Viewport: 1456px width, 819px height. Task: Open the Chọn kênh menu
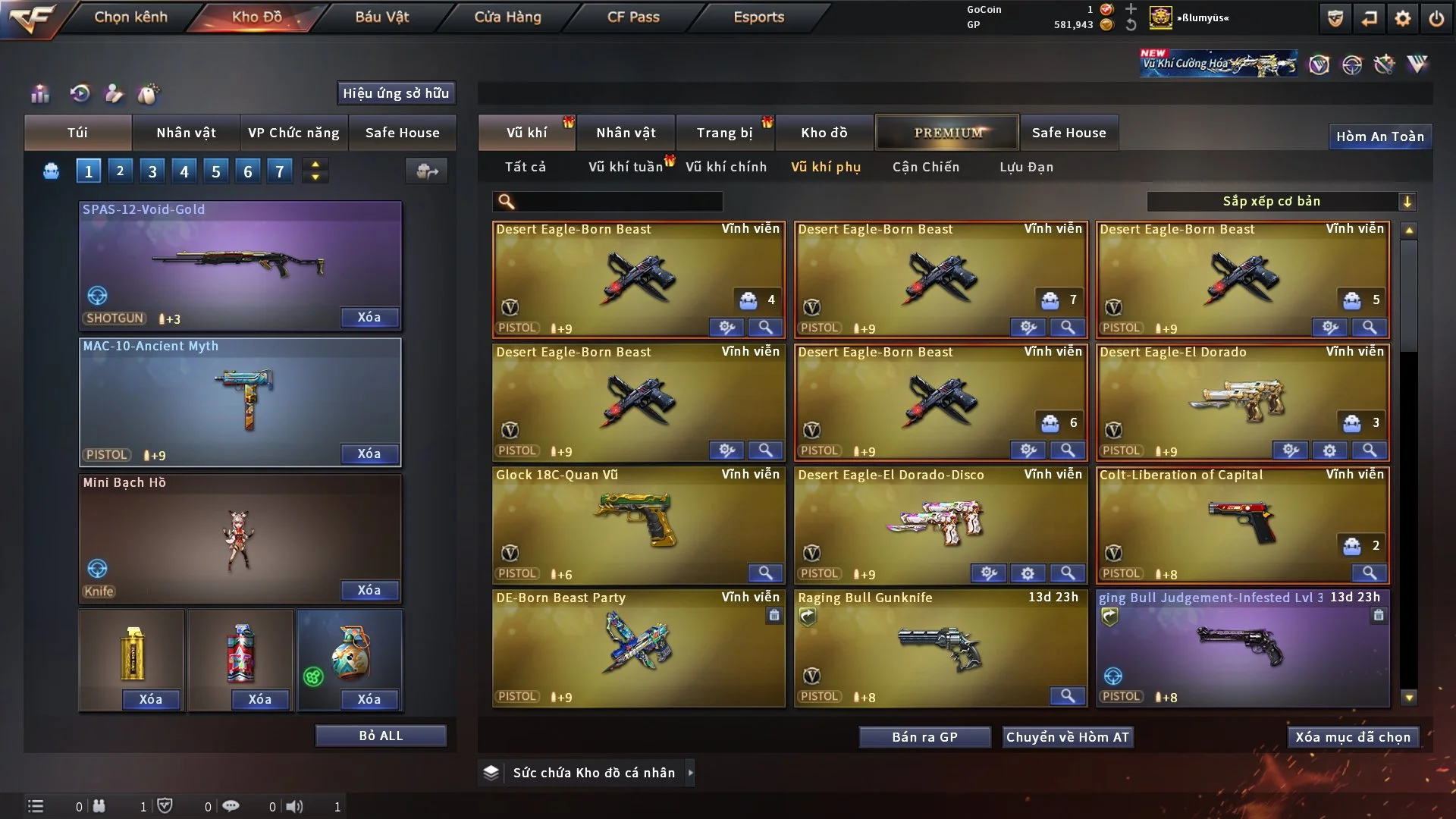point(130,17)
